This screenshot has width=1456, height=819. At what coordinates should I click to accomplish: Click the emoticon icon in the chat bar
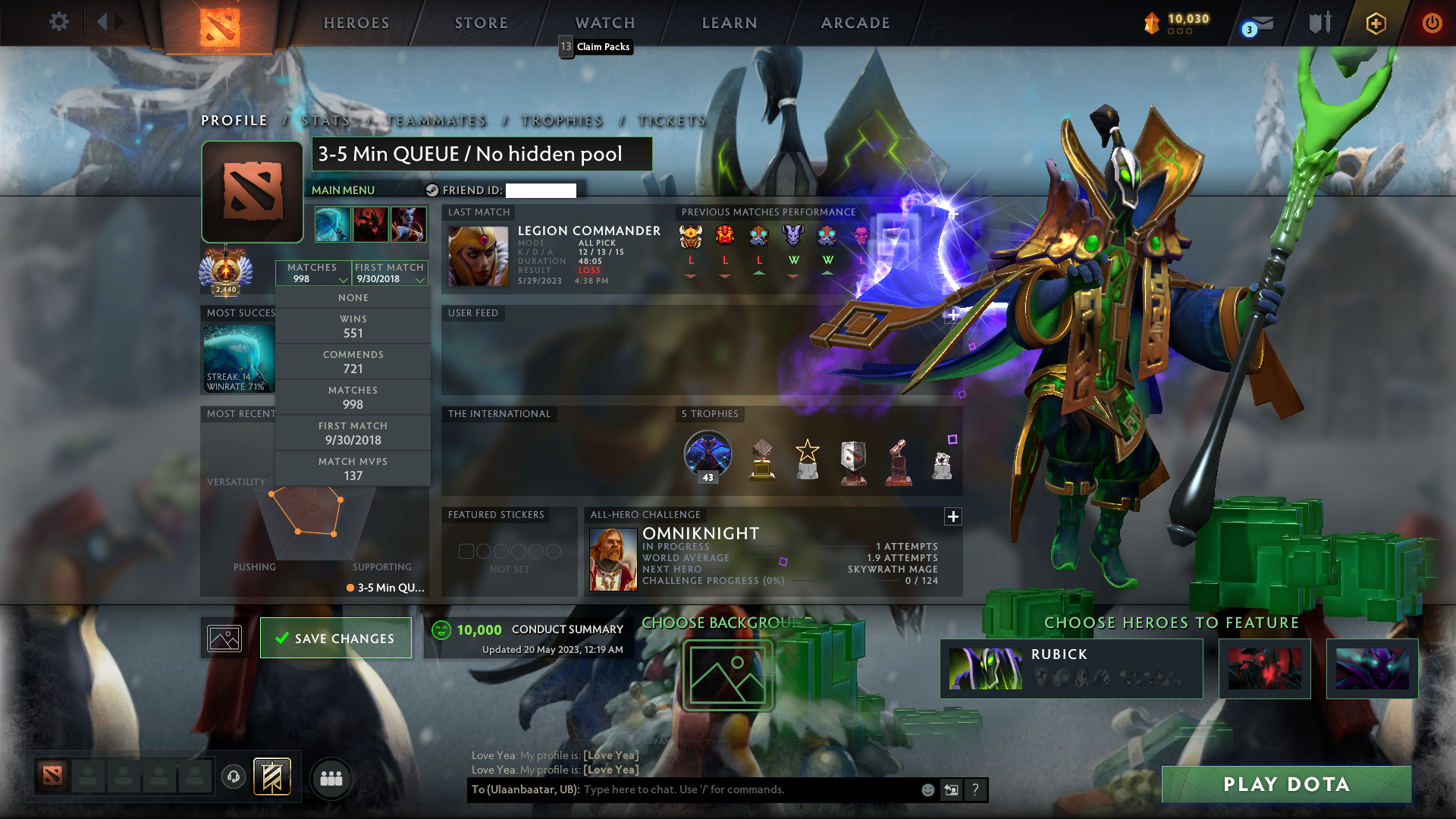(927, 789)
